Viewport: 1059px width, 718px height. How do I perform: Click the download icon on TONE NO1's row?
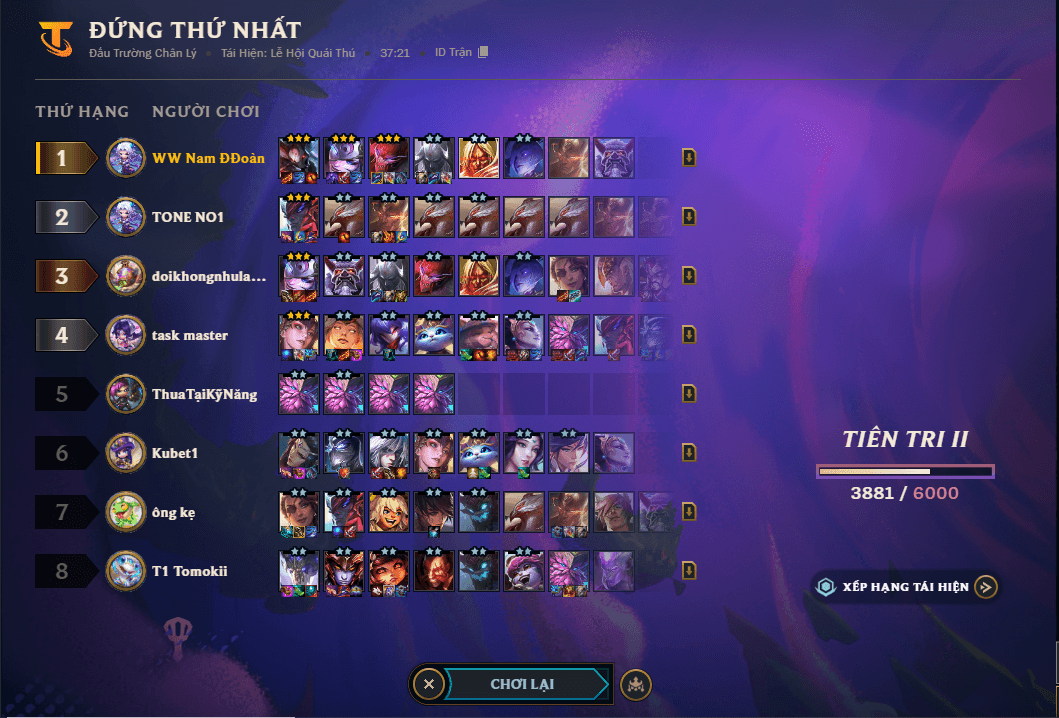pos(689,217)
